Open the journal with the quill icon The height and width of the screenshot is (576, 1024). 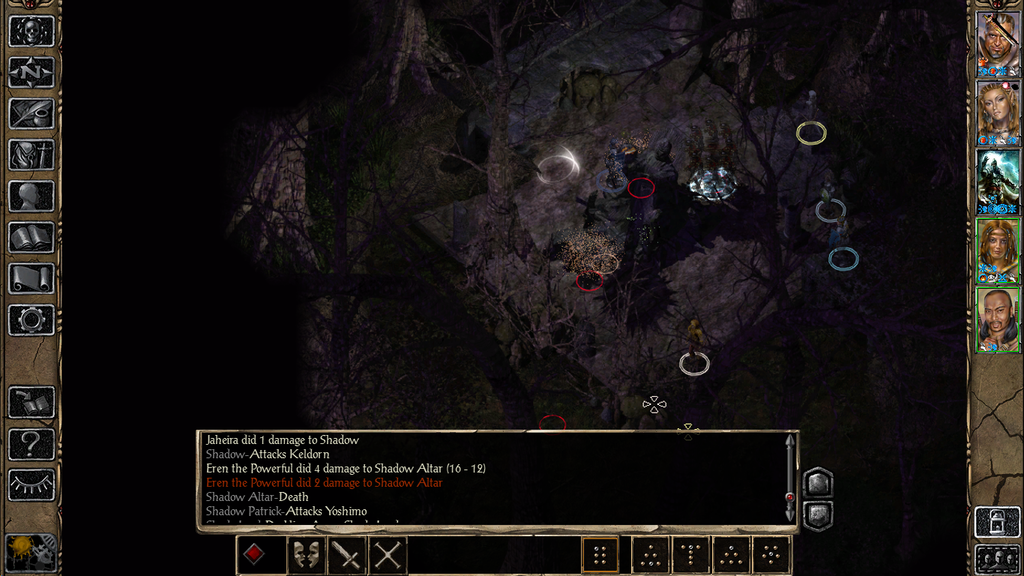point(31,113)
